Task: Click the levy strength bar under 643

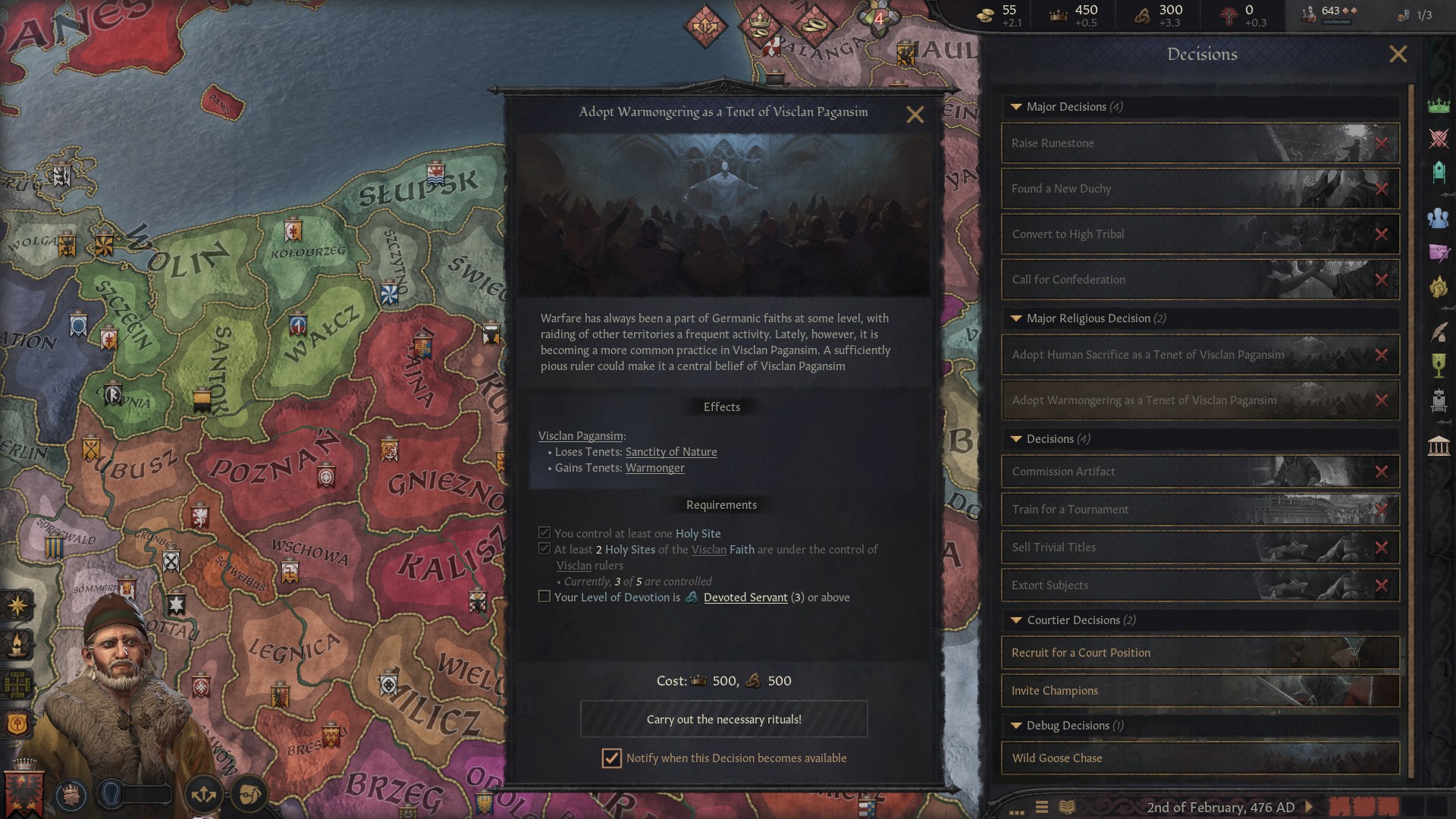Action: click(x=1337, y=22)
